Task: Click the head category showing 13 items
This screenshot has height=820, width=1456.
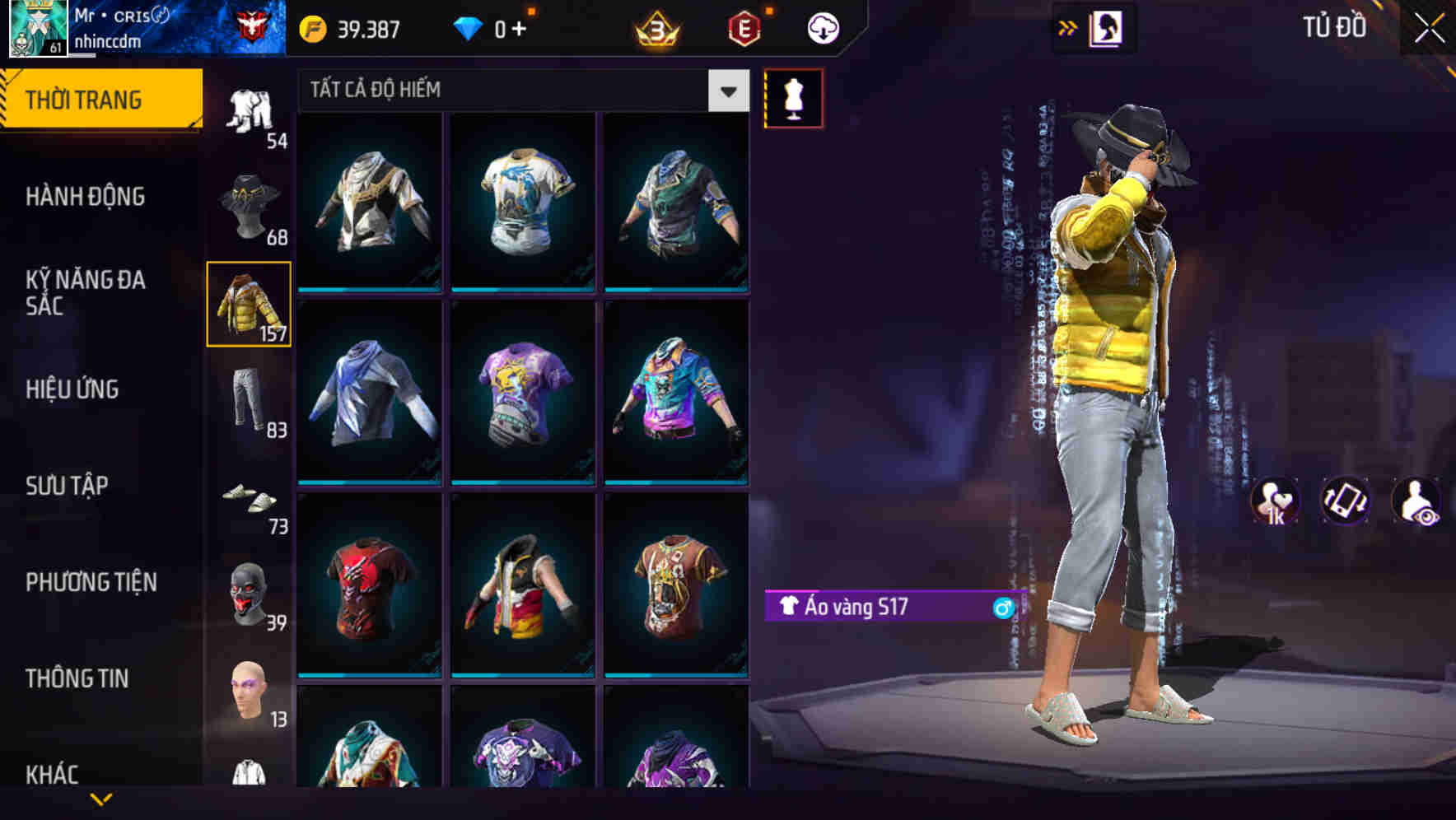Action: [x=250, y=696]
